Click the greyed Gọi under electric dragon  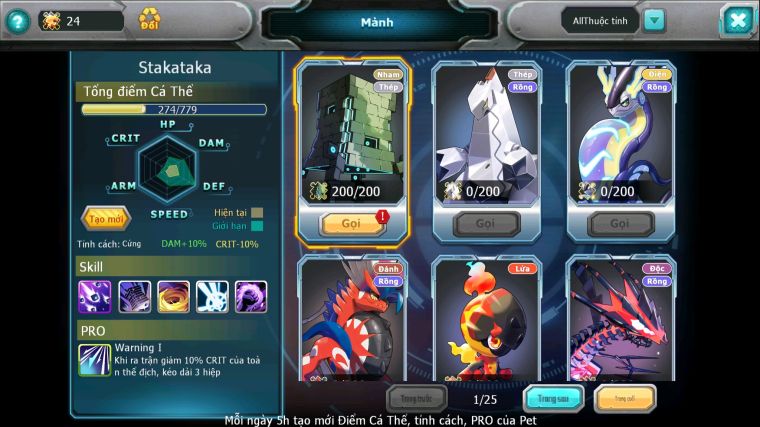click(620, 224)
